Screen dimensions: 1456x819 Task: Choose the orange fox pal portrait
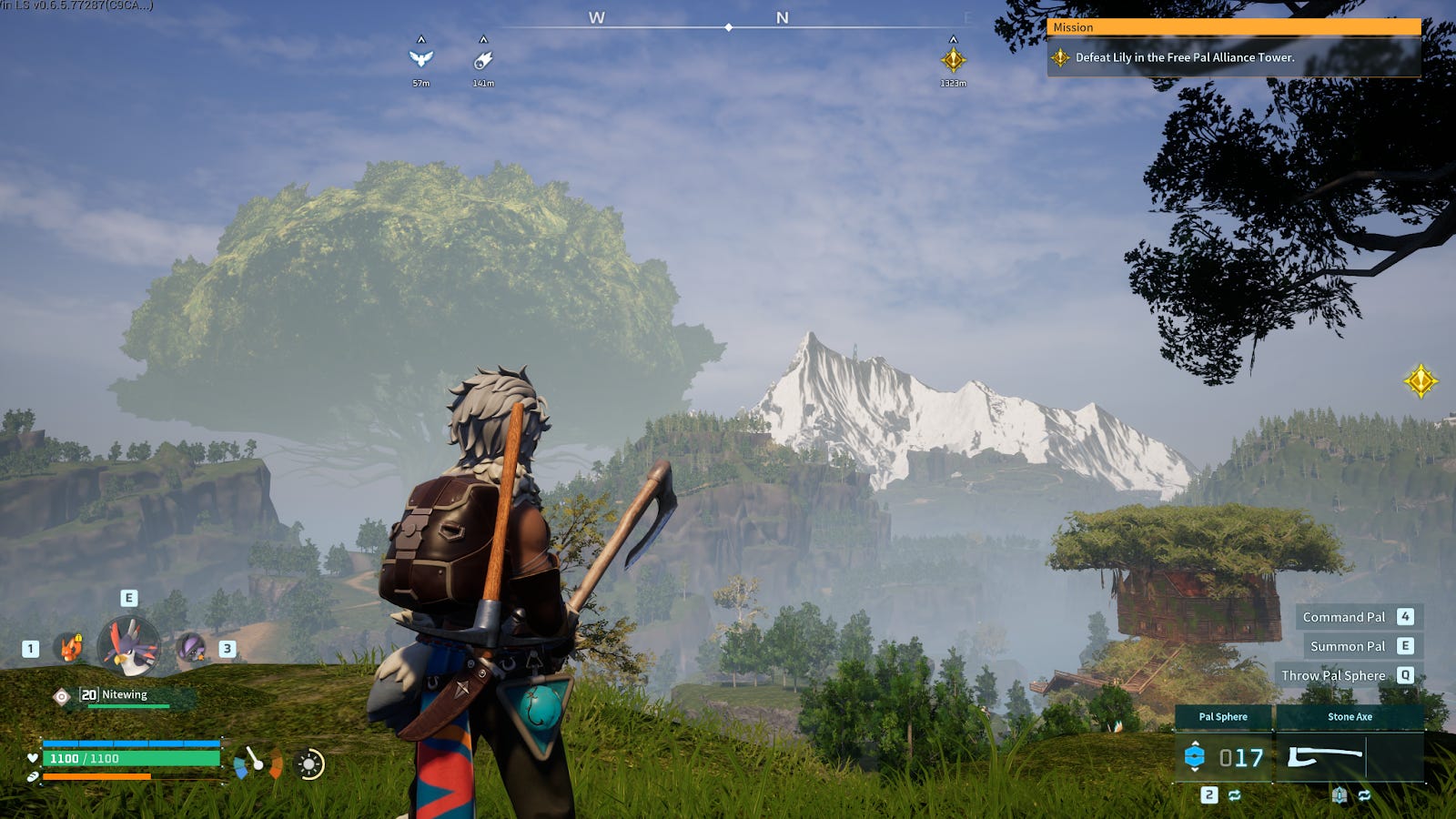(x=70, y=648)
